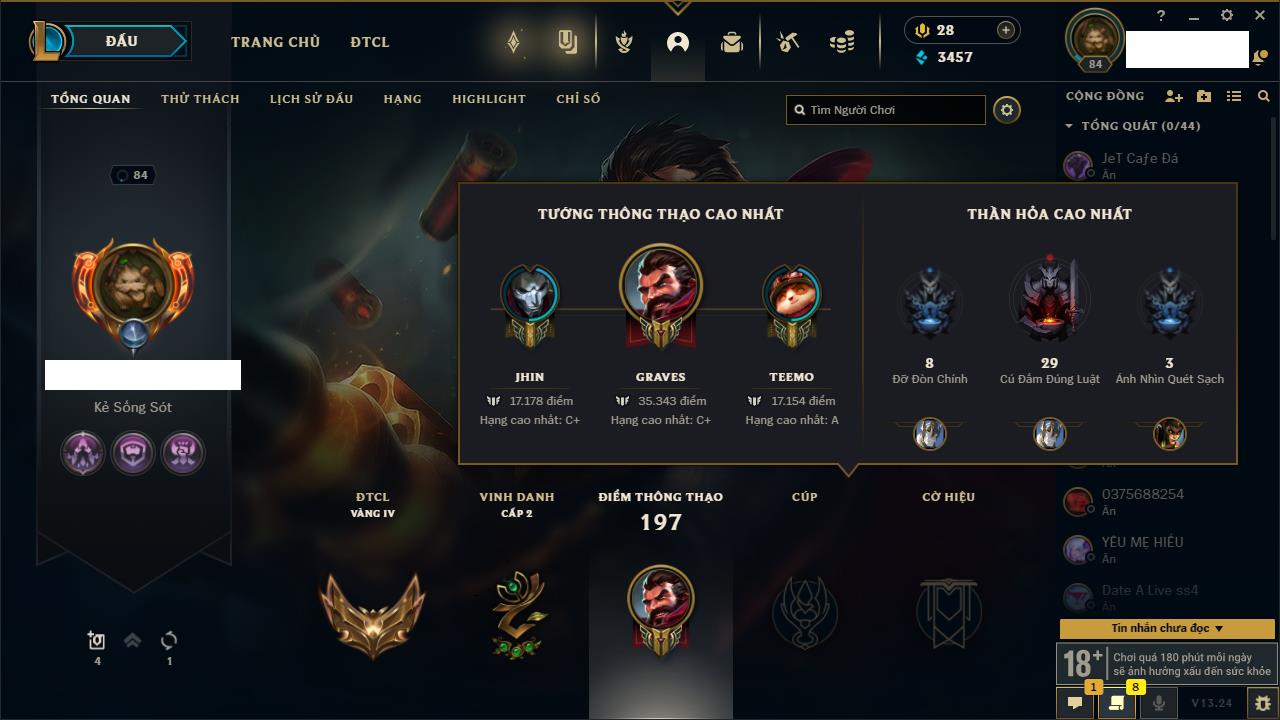Open profile settings gear beside search
This screenshot has height=720, width=1280.
[x=1007, y=110]
